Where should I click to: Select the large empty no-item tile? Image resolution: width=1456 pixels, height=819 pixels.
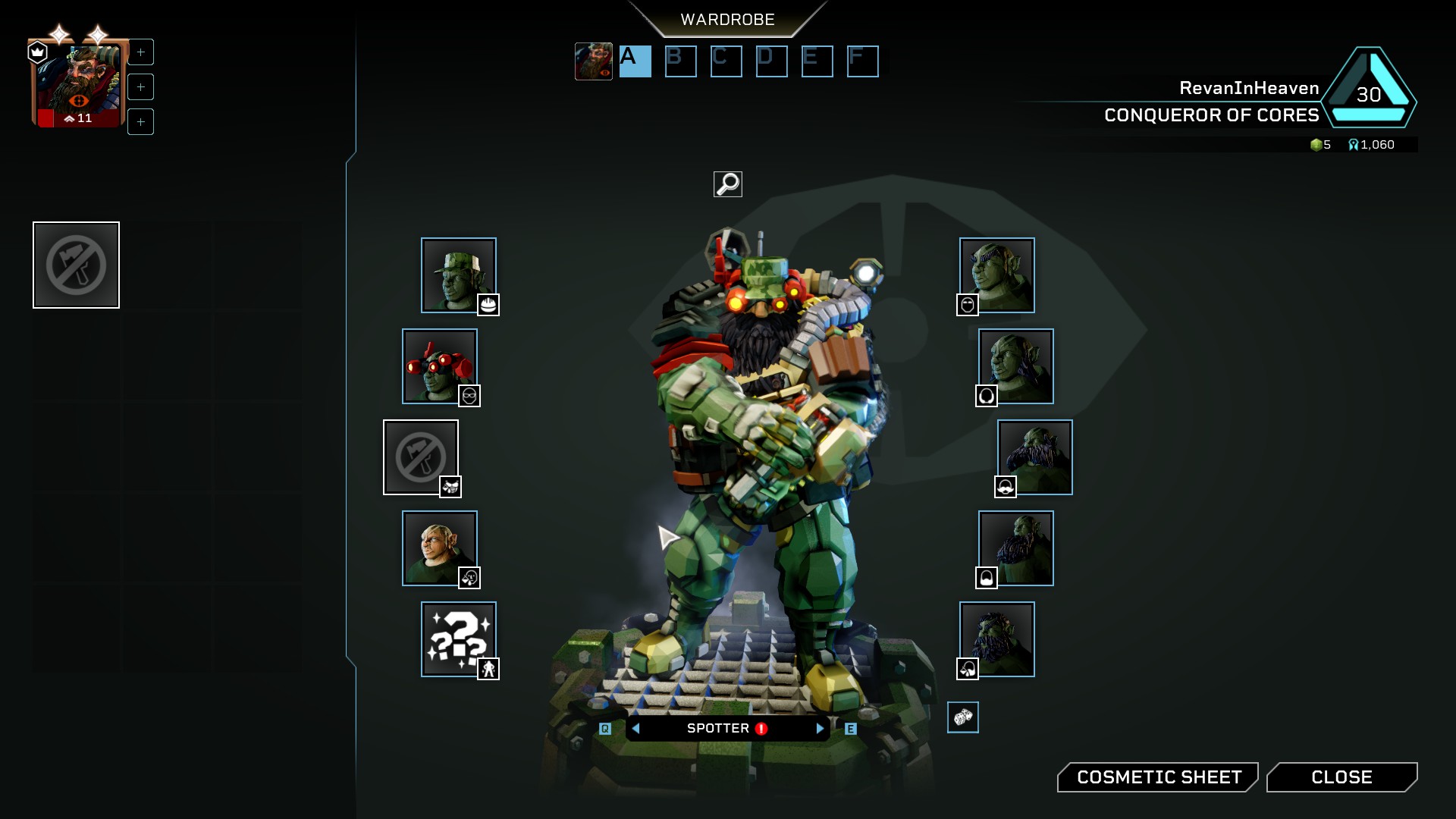coord(76,265)
